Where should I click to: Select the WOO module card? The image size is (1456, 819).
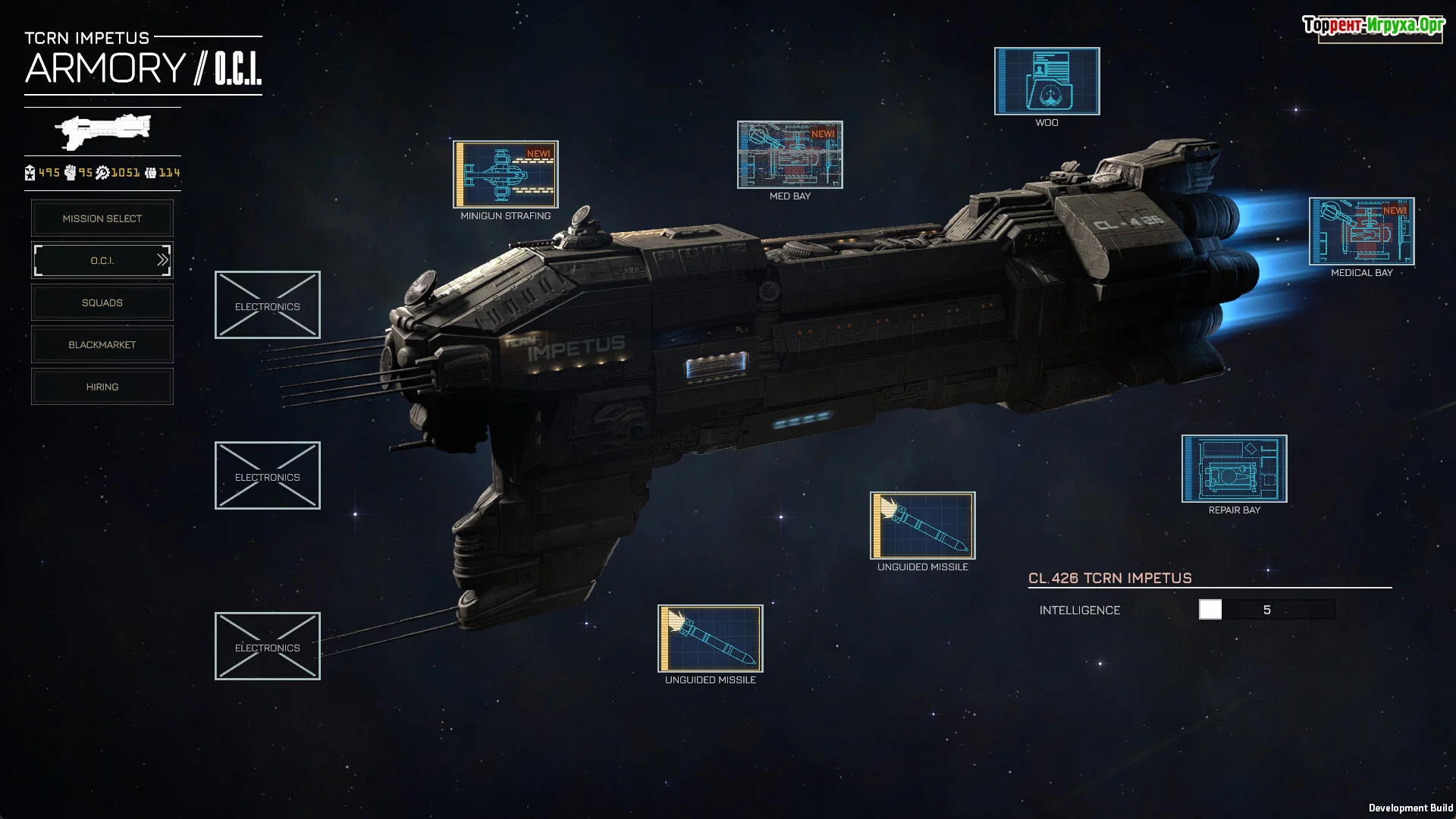pyautogui.click(x=1046, y=81)
